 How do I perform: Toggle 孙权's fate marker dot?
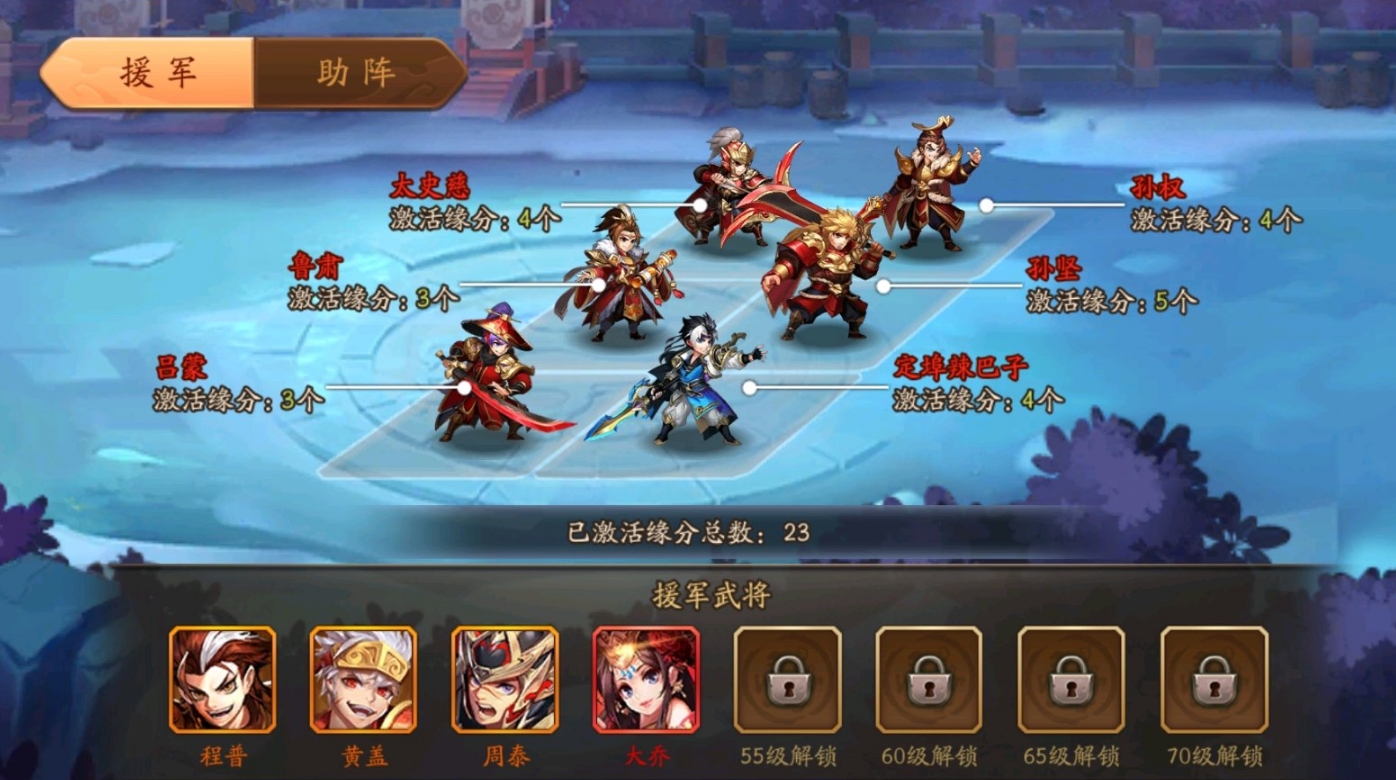988,206
